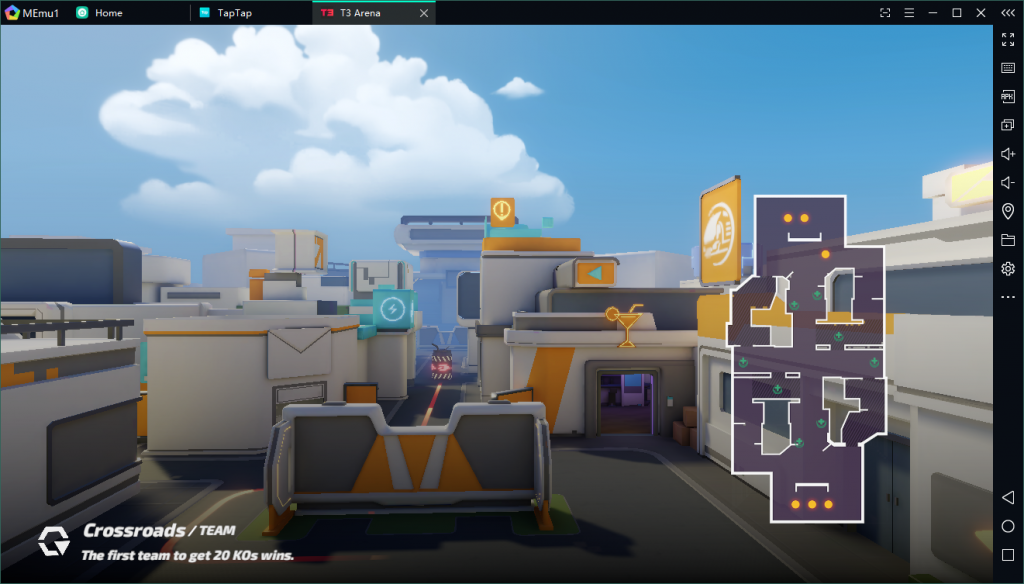Open the emulator settings gear
1024x584 pixels.
1008,269
